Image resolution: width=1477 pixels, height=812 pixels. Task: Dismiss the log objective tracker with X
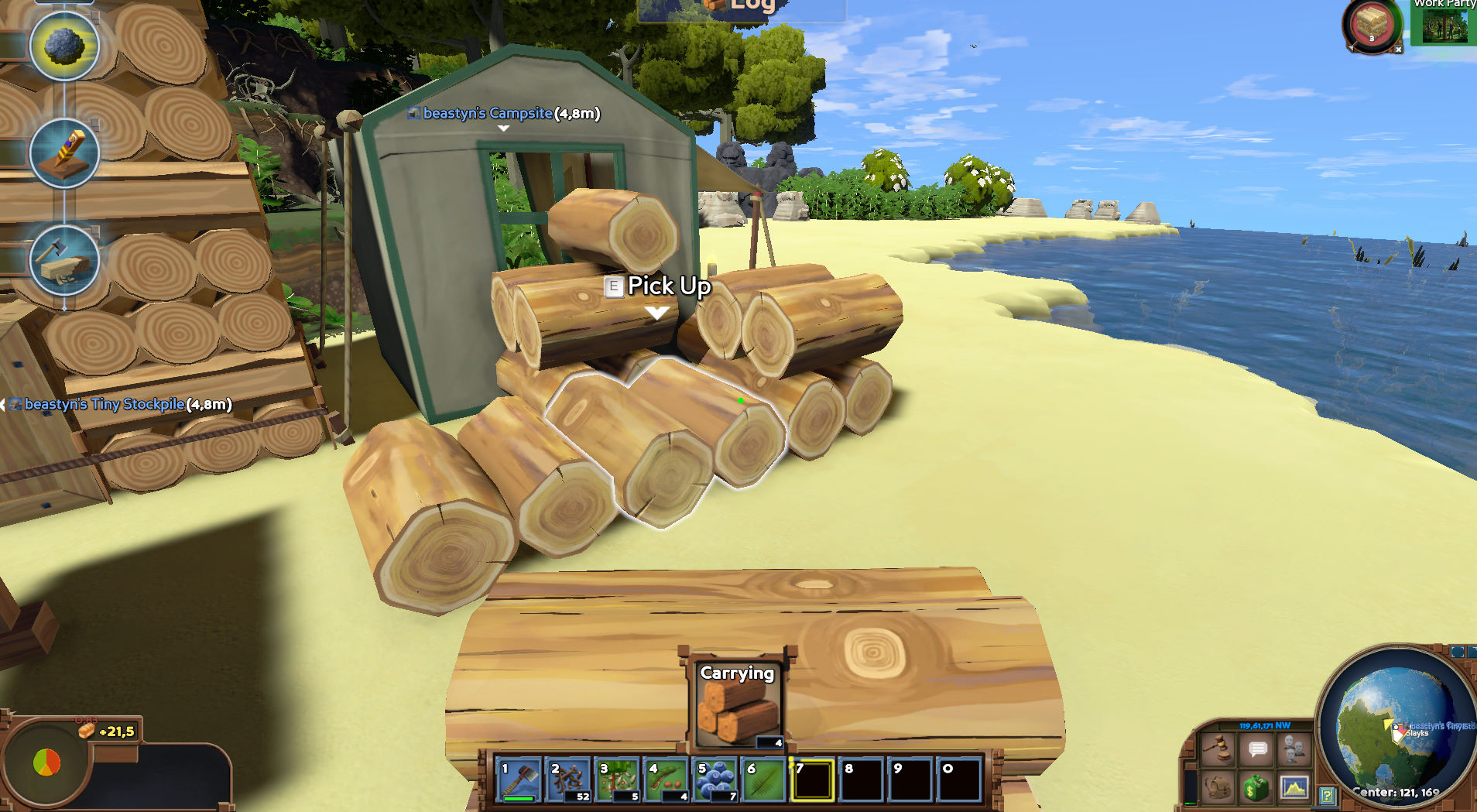(1398, 50)
